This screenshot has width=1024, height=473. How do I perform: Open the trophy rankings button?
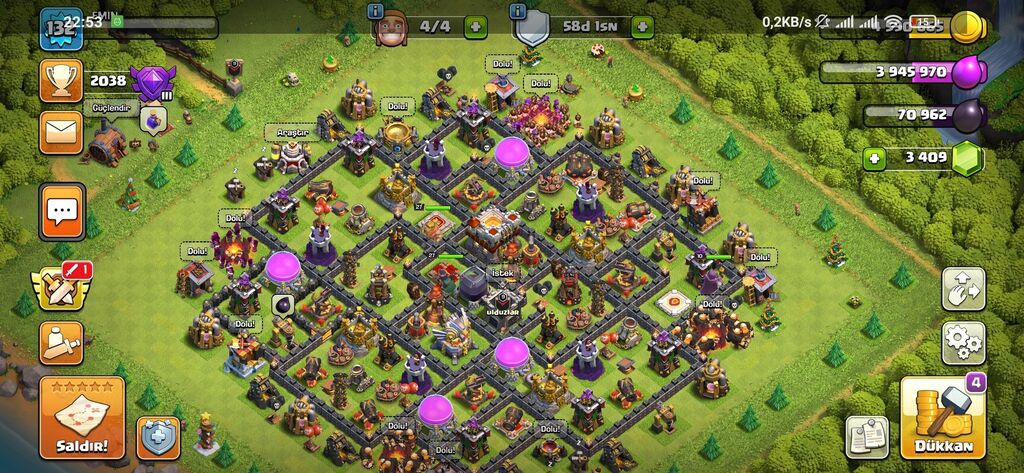[61, 80]
